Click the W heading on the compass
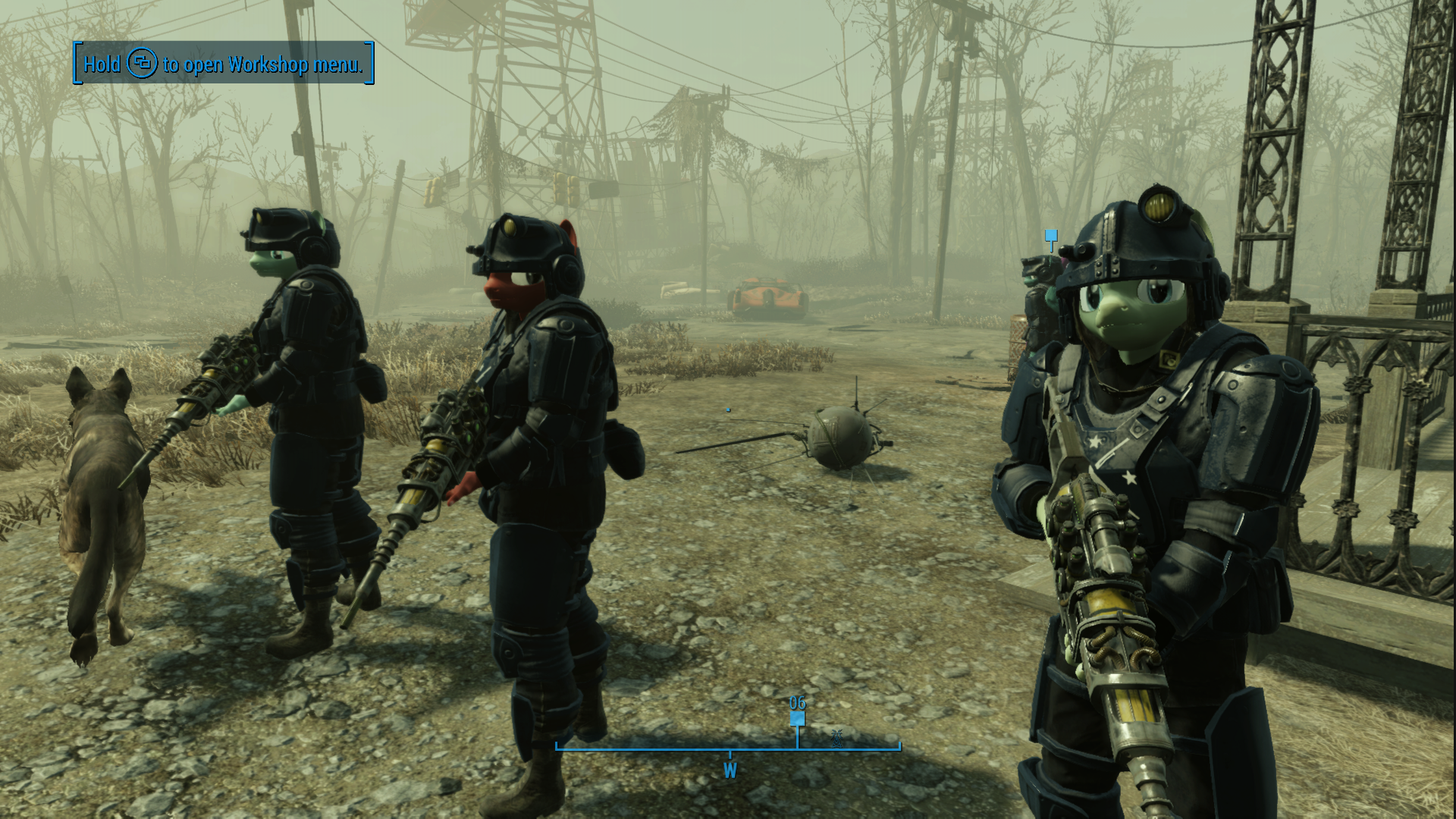Screen dimensions: 1456x819 tap(730, 771)
